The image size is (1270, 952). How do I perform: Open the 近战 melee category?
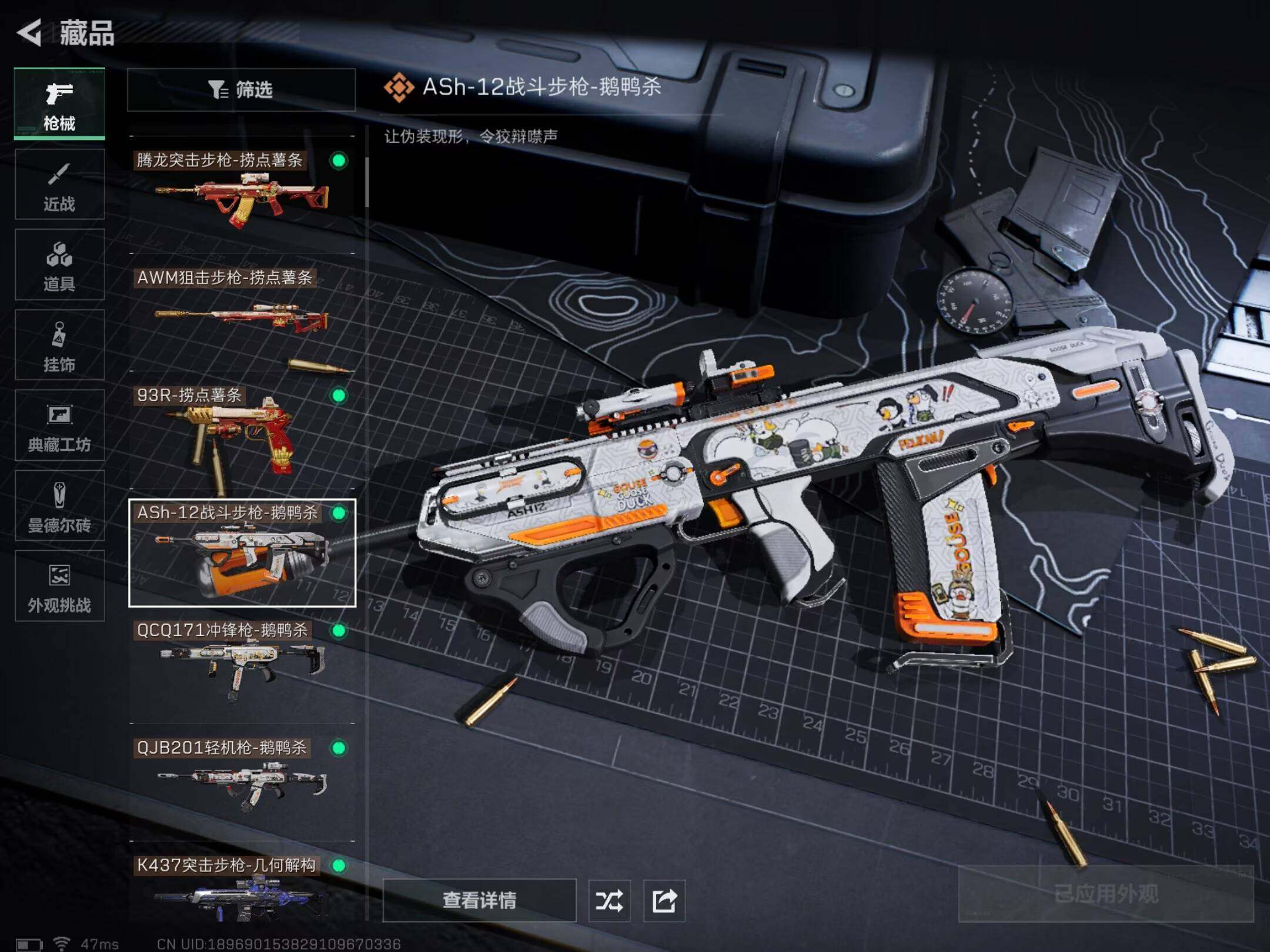tap(59, 184)
